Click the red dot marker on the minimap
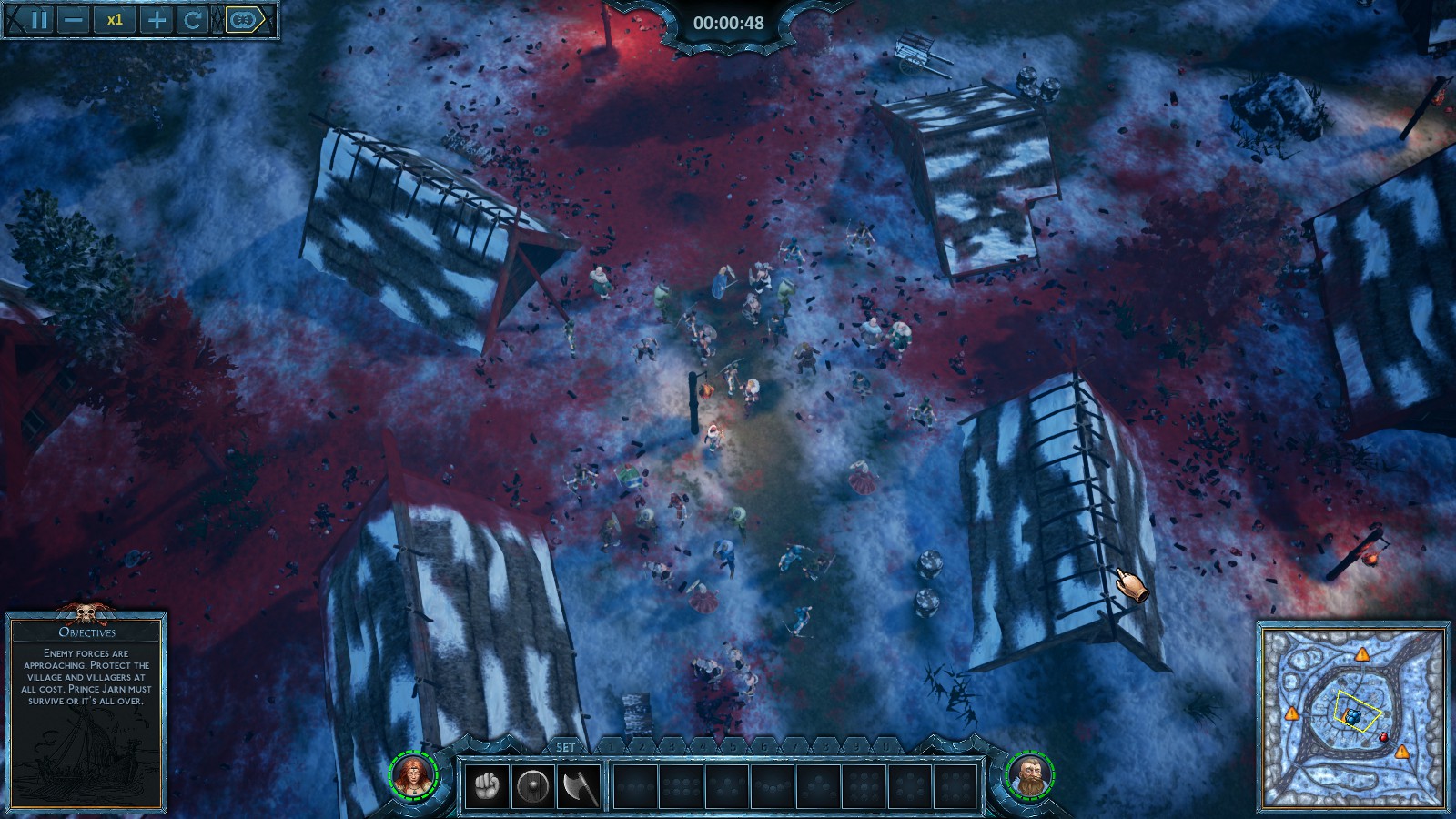Screen dimensions: 1456x819 (1384, 736)
